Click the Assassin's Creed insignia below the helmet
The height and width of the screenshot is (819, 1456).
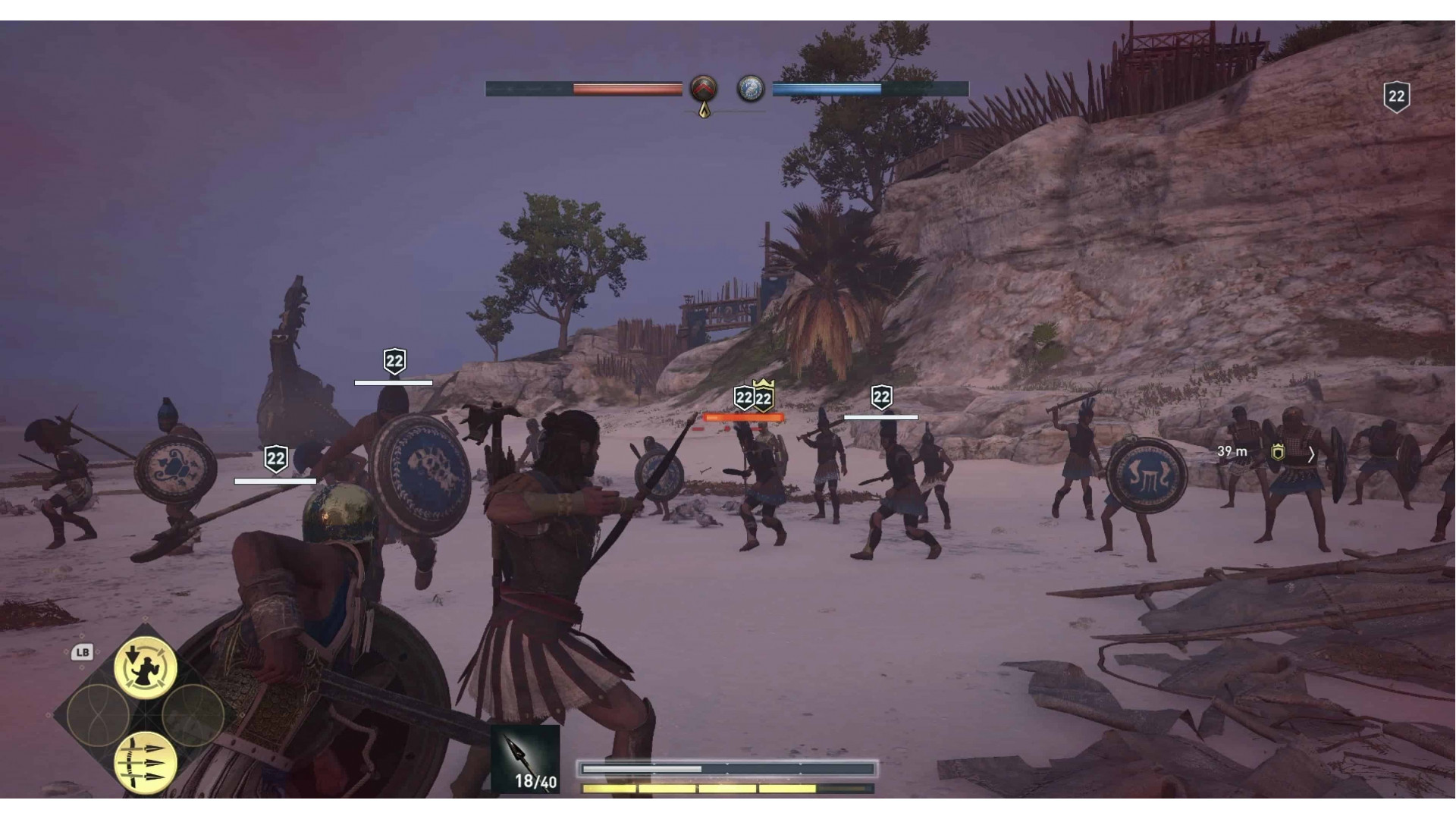click(704, 110)
